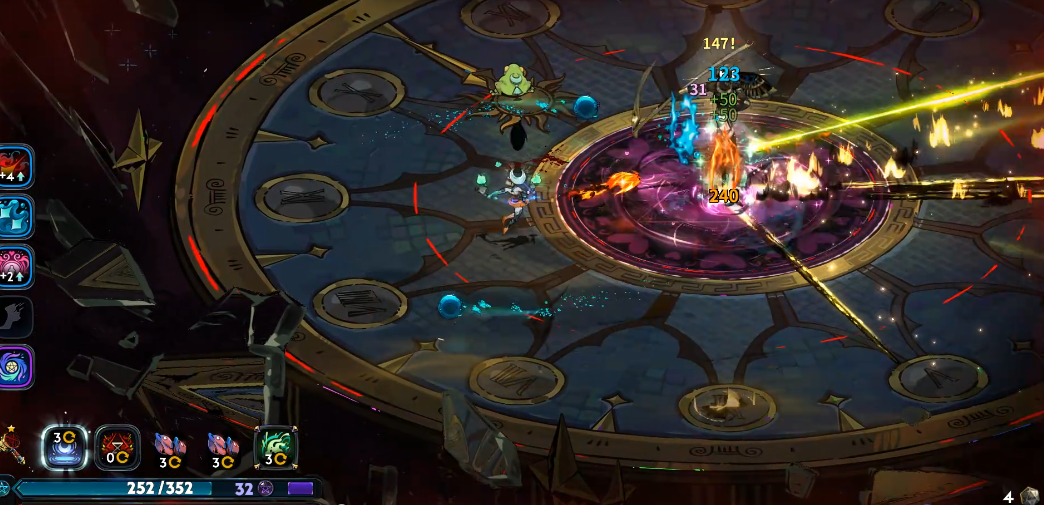Select the red flame boon icon marked +4
Screen dimensions: 1044x505
point(15,166)
